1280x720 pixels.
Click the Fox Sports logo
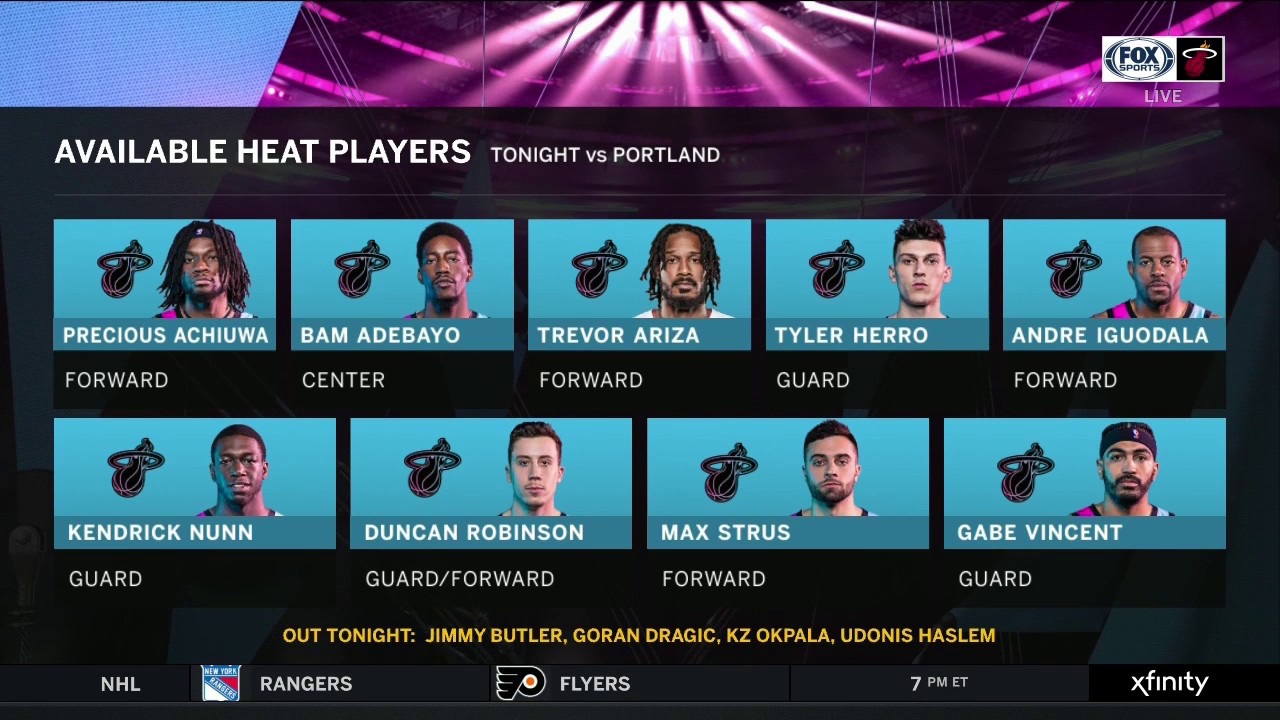[1139, 59]
